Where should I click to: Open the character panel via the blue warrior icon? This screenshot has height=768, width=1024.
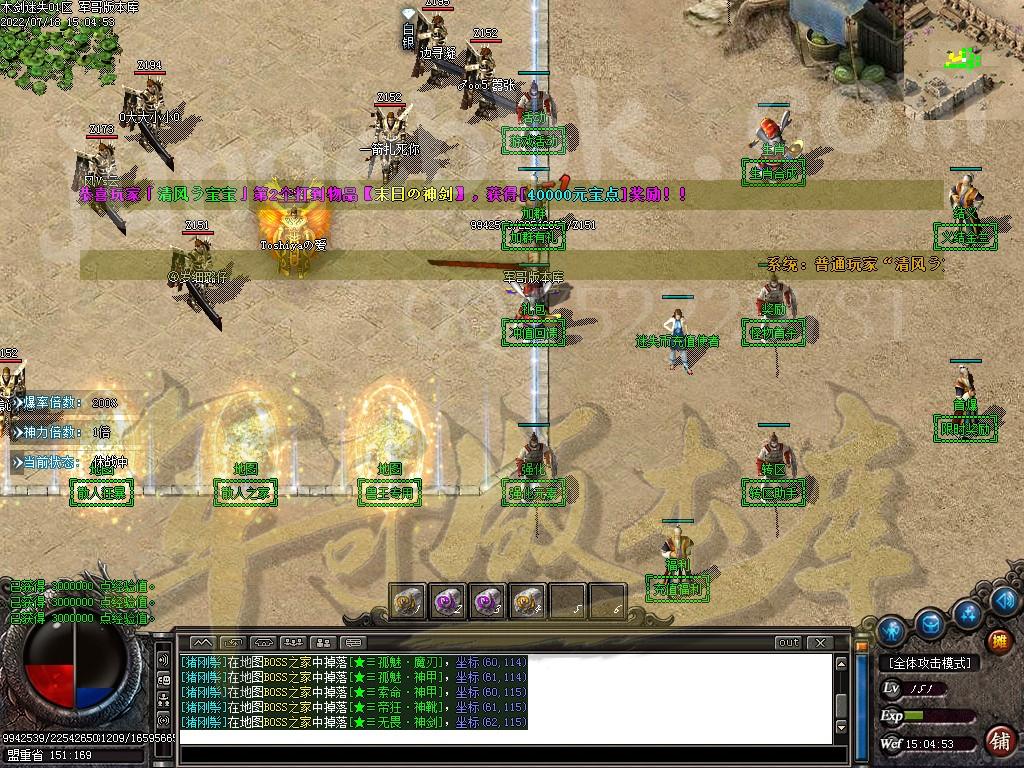tap(892, 631)
